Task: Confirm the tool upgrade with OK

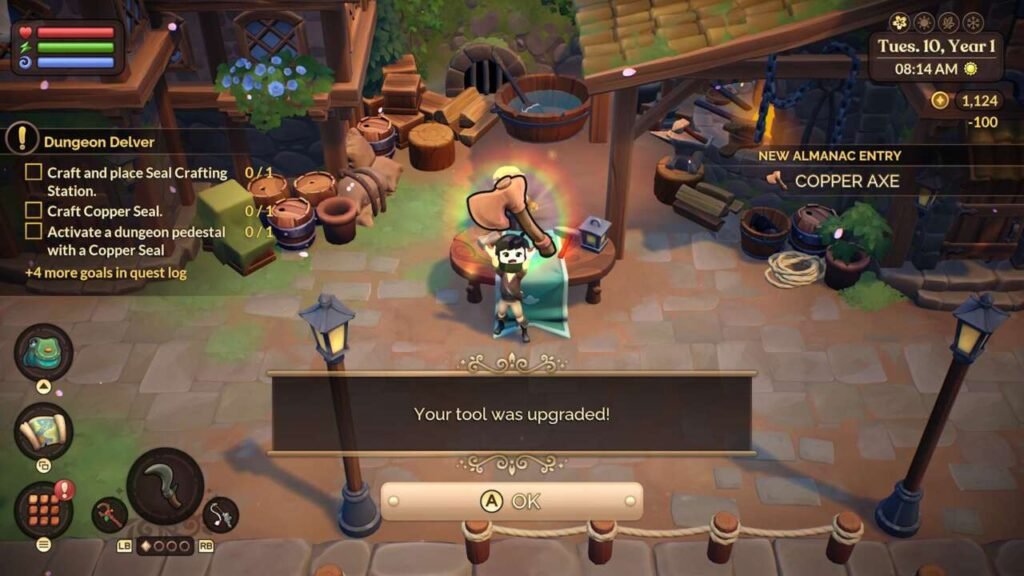Action: coord(511,501)
